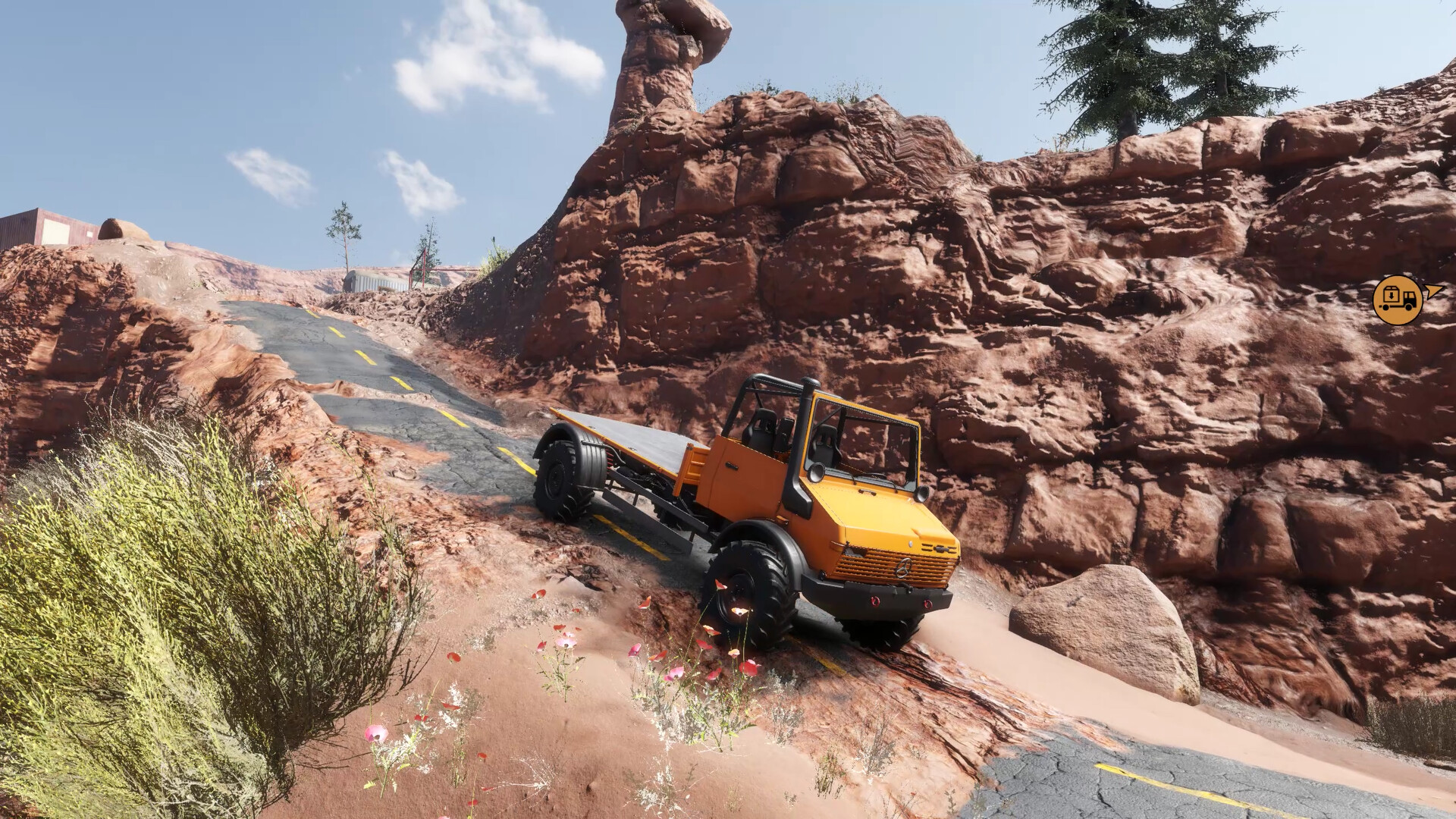This screenshot has height=819, width=1456.
Task: Click the cargo delivery truck icon marker
Action: (1398, 300)
